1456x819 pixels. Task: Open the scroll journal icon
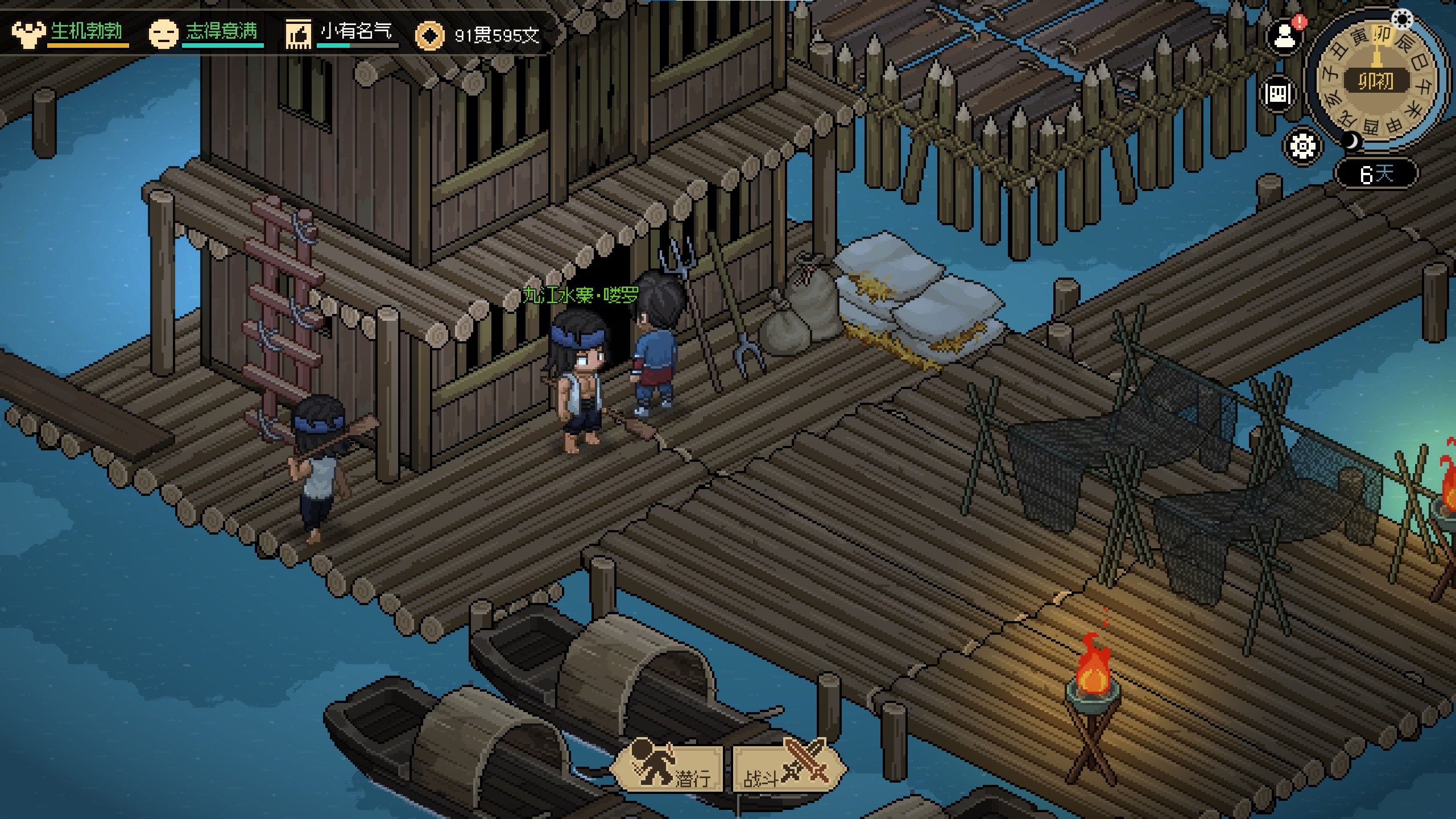pyautogui.click(x=1277, y=94)
